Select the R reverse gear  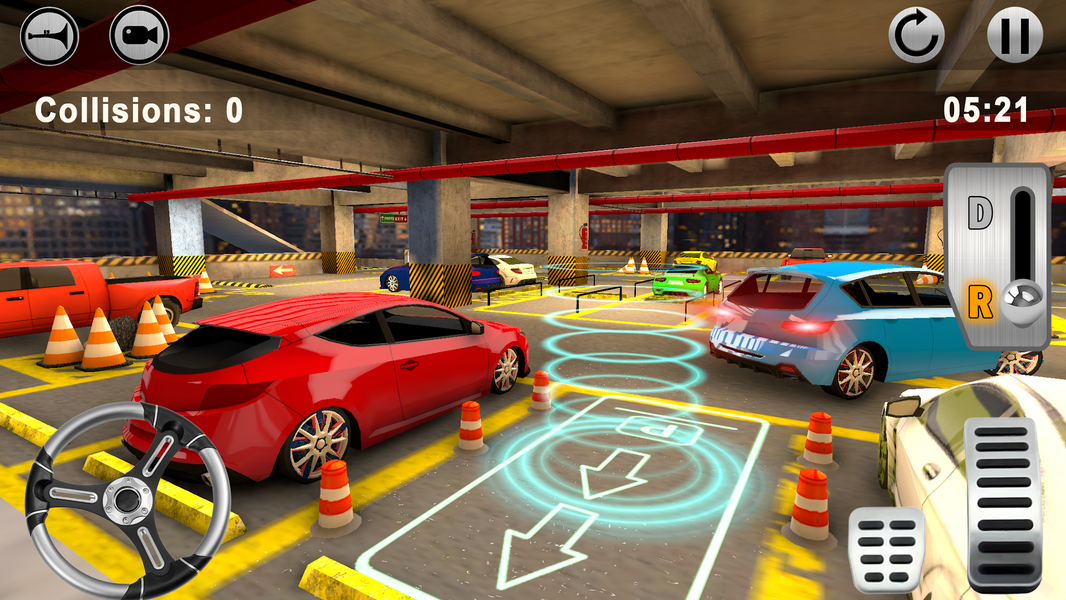coord(980,300)
